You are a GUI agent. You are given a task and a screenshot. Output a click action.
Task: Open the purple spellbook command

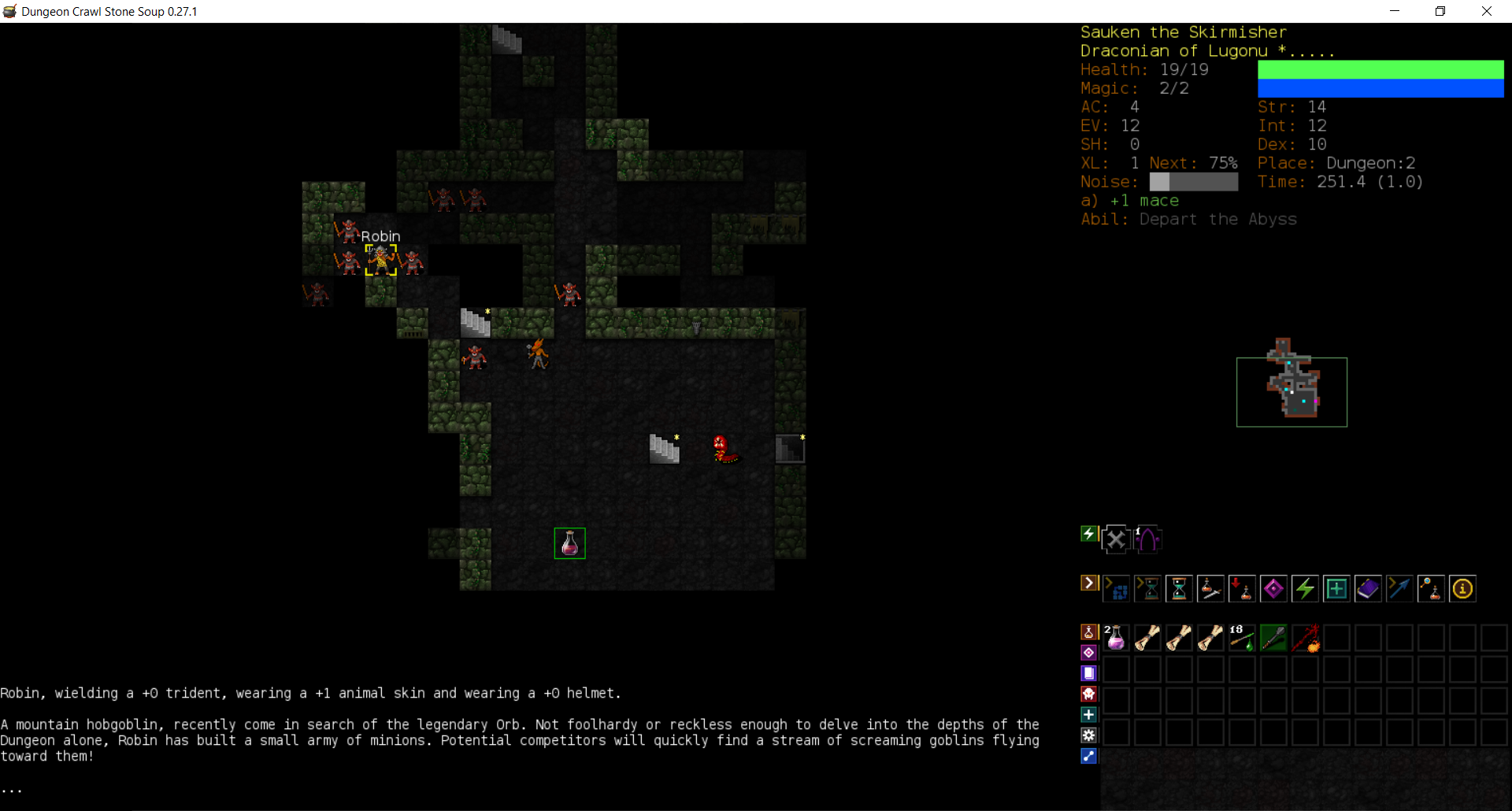click(1368, 589)
